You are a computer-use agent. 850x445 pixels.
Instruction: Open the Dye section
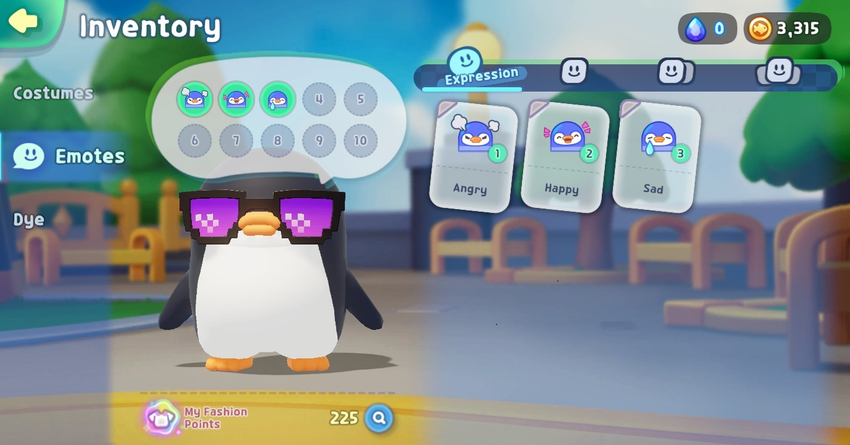[29, 219]
